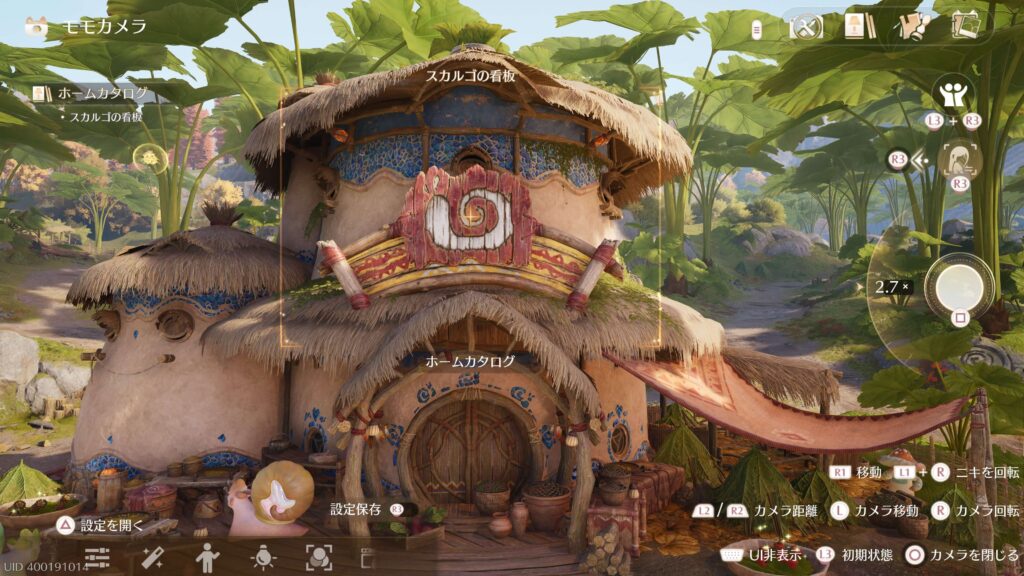Viewport: 1024px width, 576px height.
Task: Open the photo album gallery icon
Action: click(965, 25)
